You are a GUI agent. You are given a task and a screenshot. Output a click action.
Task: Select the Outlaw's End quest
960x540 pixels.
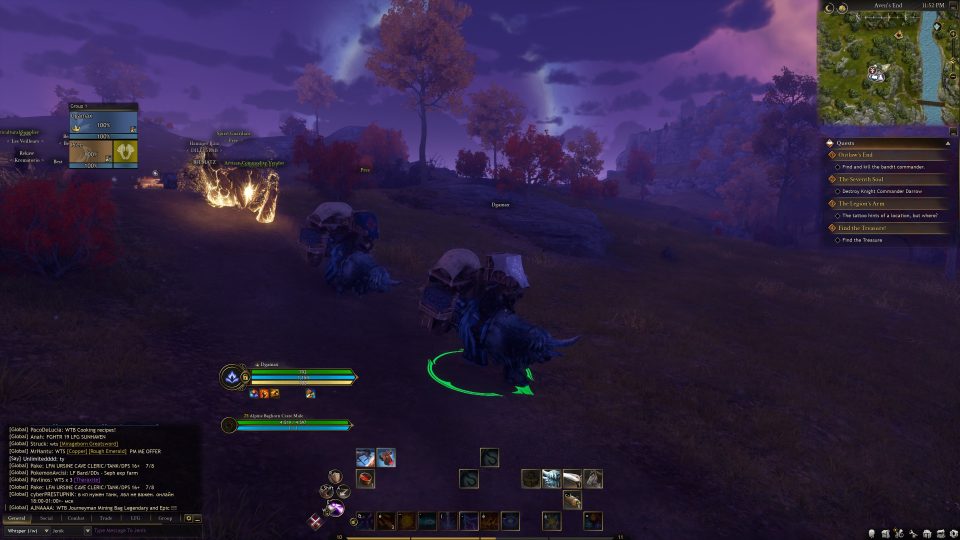862,154
